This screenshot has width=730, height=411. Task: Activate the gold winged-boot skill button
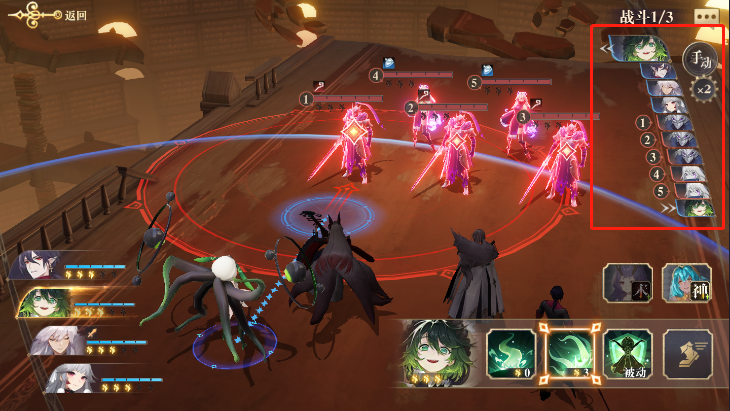(x=688, y=354)
